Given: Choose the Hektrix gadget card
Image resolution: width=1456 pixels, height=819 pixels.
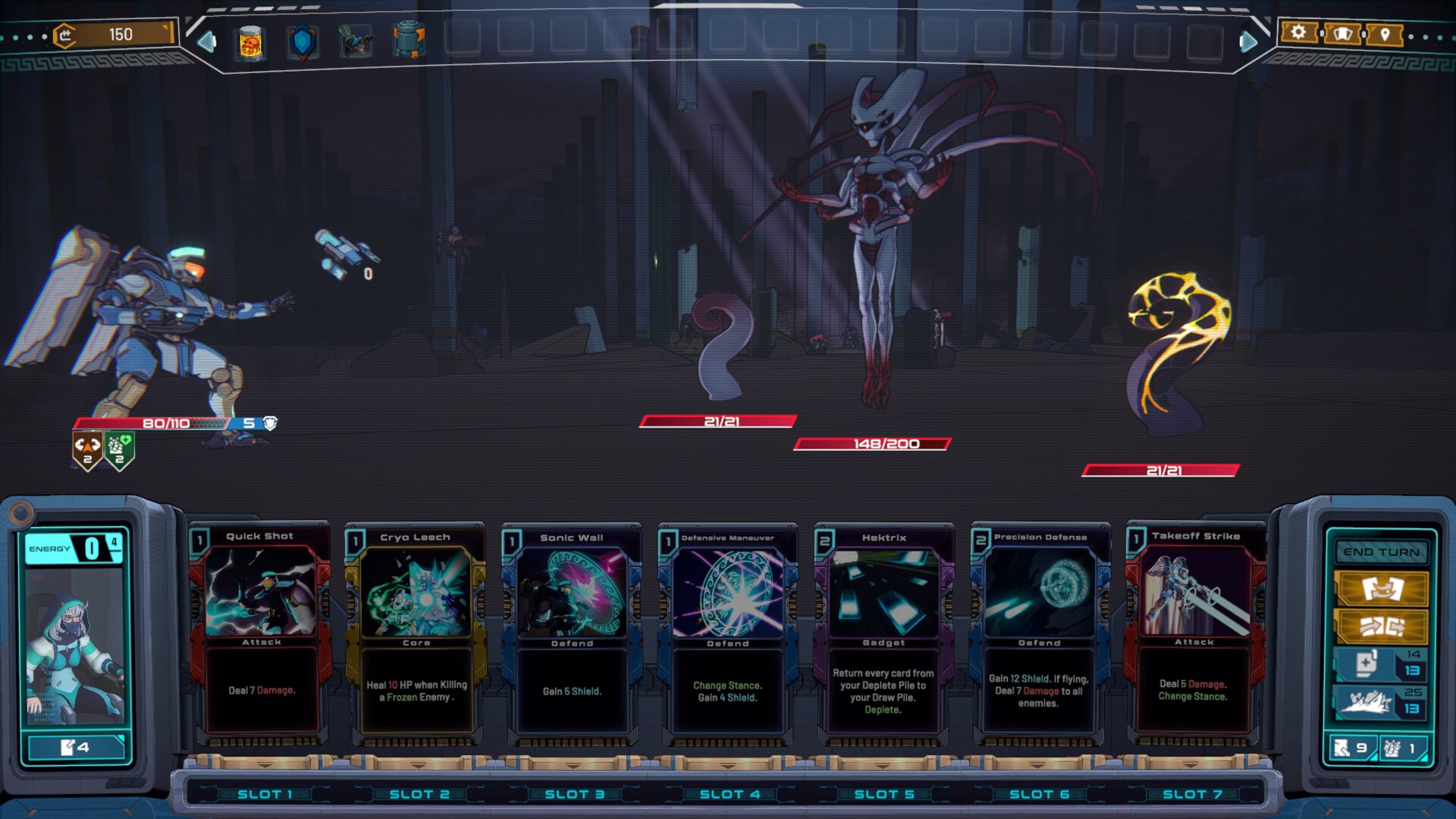Looking at the screenshot, I should pyautogui.click(x=883, y=631).
